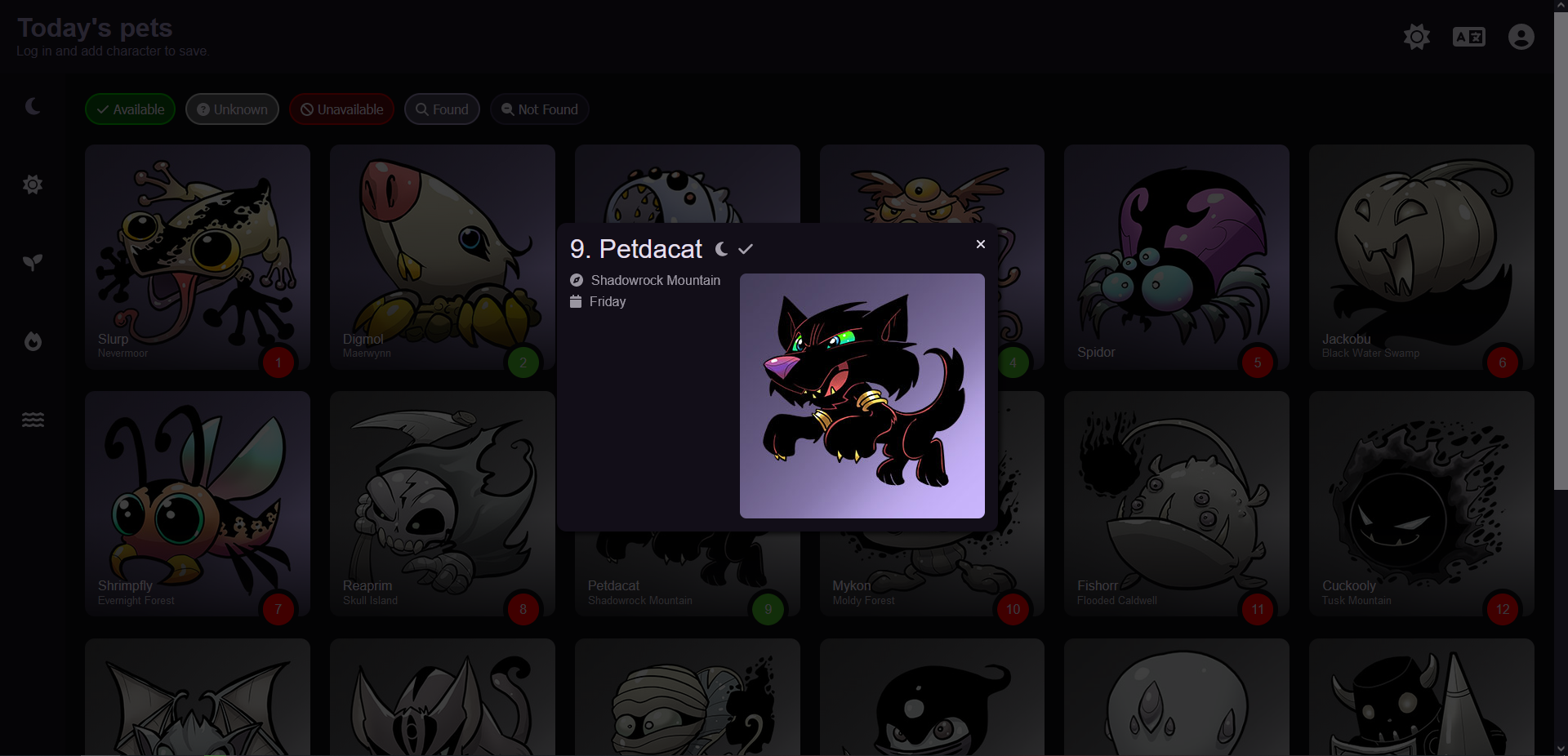This screenshot has height=756, width=1568.
Task: Select the crescent moon sidebar category
Action: [x=33, y=106]
